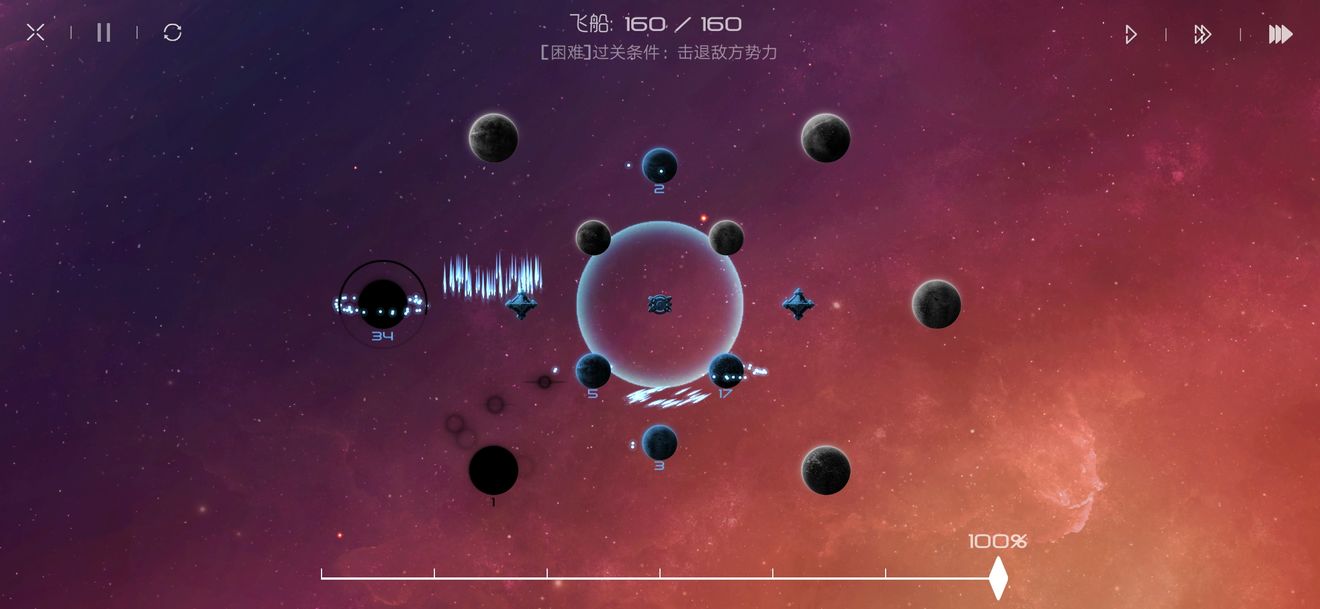The image size is (1320, 609).
Task: Select the blue planet labeled 3
Action: [x=660, y=442]
